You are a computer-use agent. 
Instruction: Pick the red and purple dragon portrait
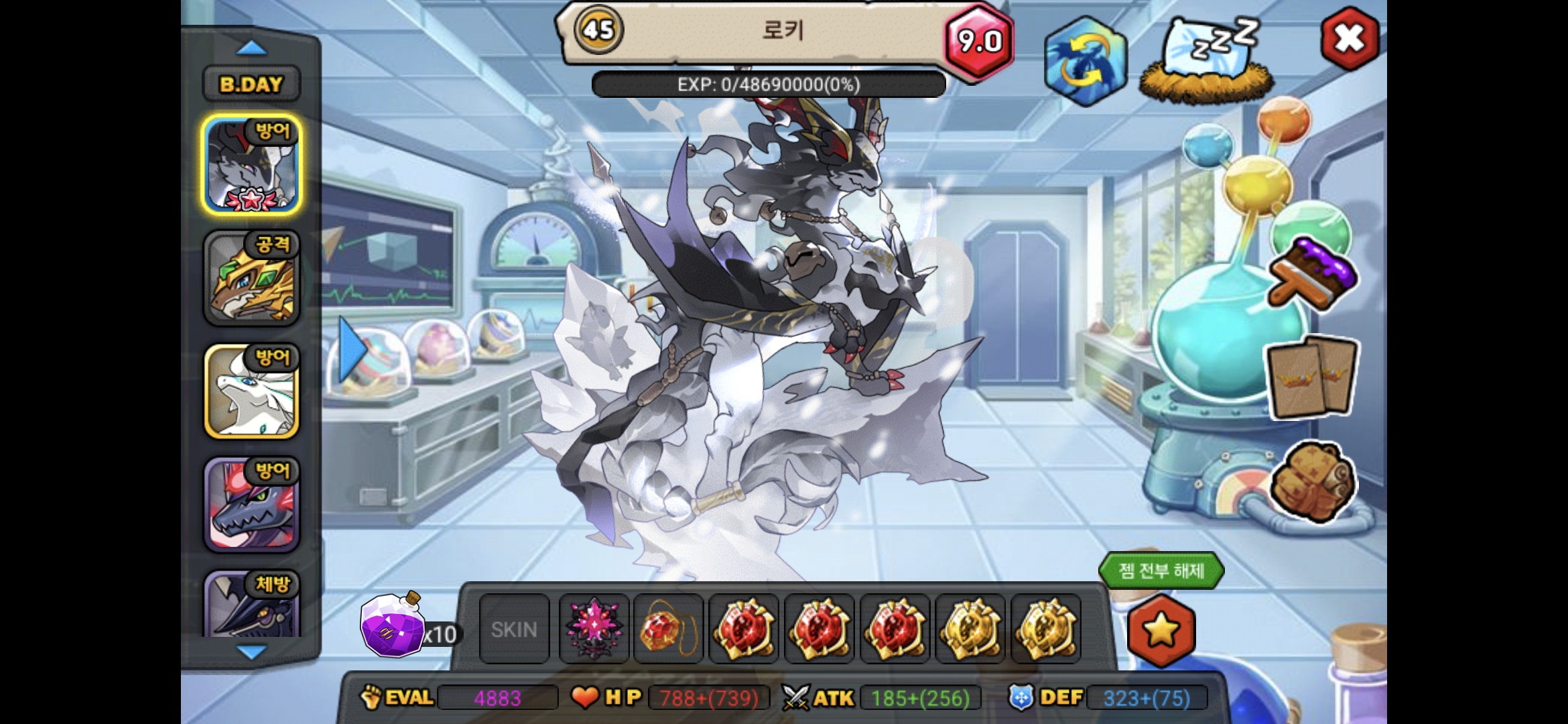pyautogui.click(x=251, y=505)
